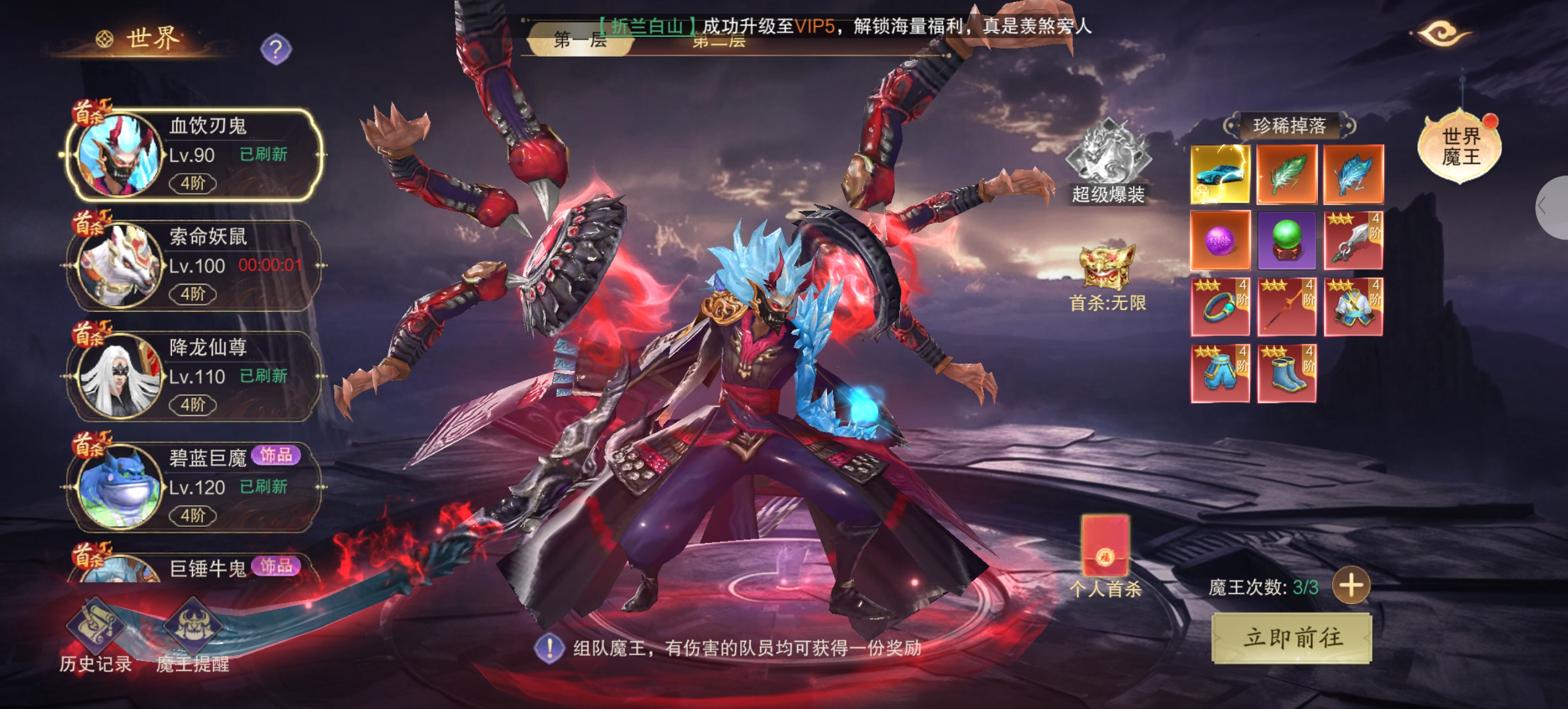Viewport: 1568px width, 709px height.
Task: Choose the 降龙仙尊 Lv.110 boss entry
Action: click(195, 376)
